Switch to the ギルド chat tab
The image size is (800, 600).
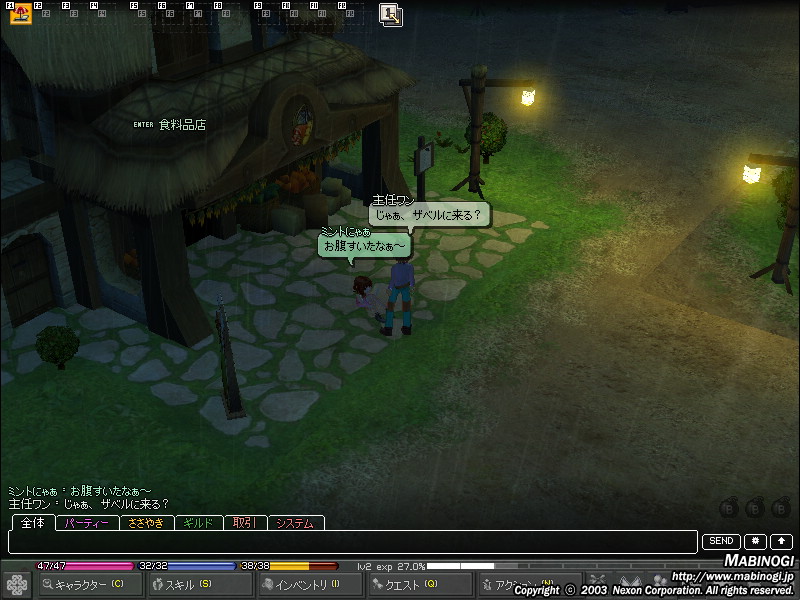[200, 523]
